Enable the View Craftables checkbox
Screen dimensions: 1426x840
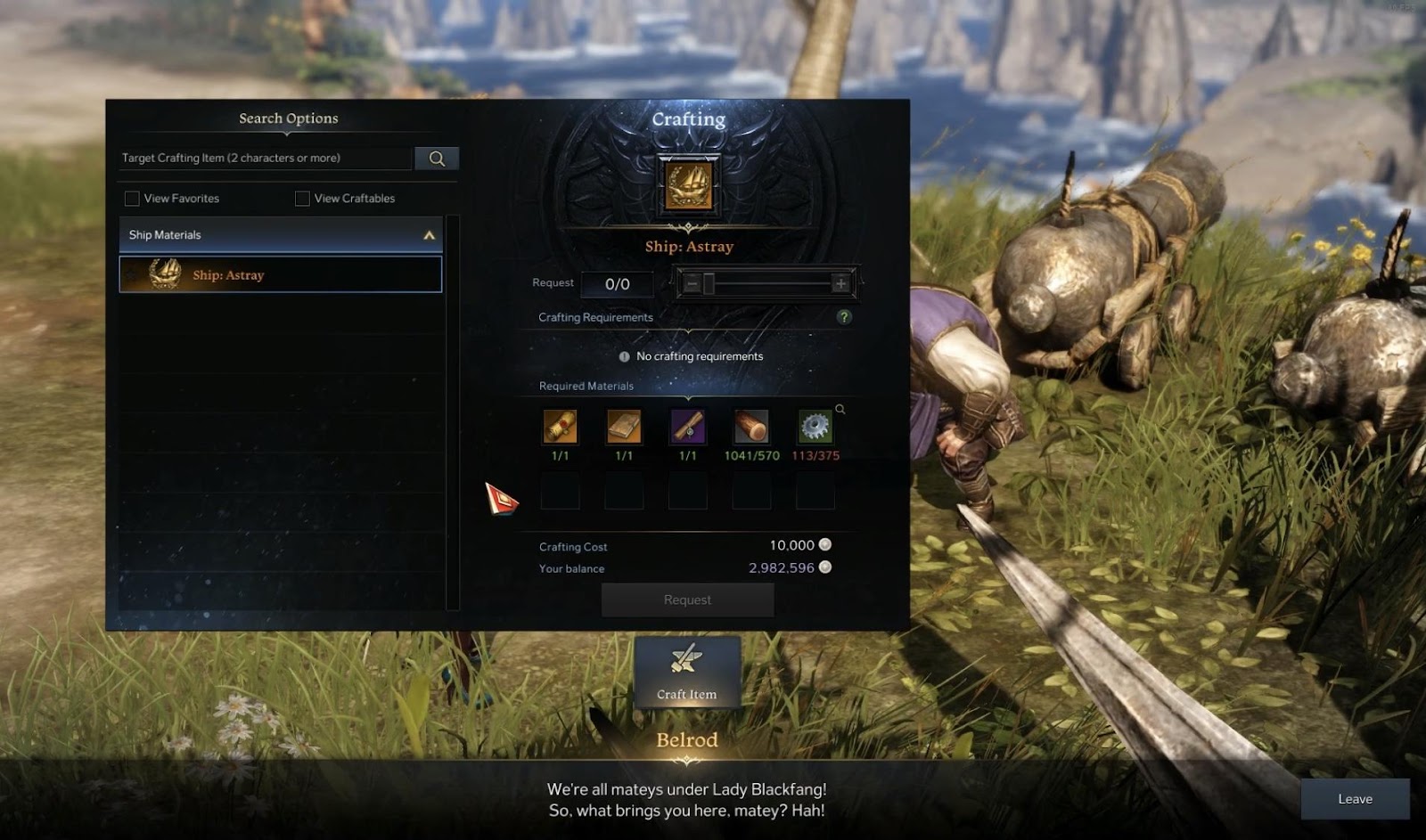click(x=302, y=199)
